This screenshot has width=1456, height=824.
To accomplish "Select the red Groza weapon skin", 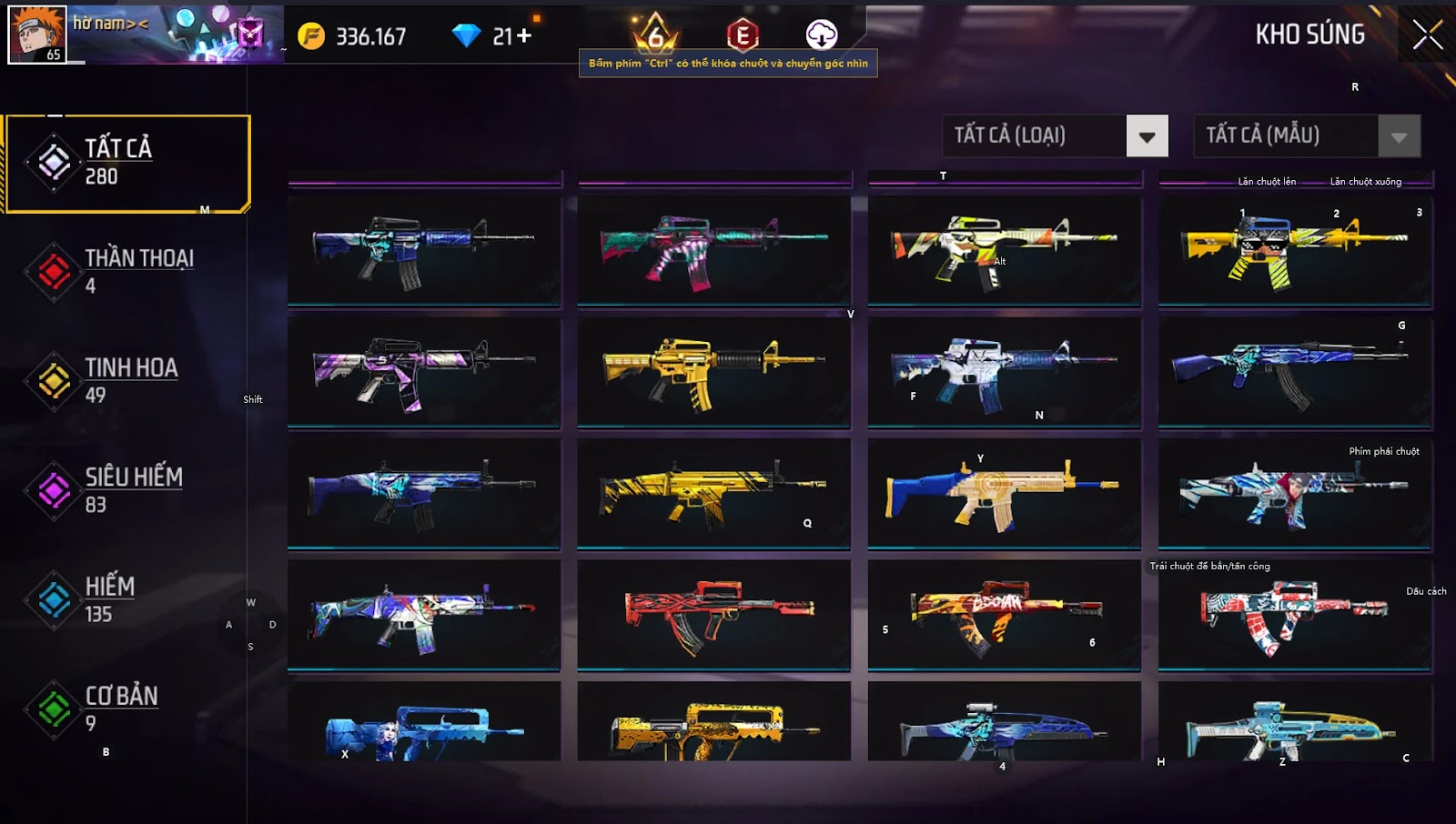I will [713, 615].
